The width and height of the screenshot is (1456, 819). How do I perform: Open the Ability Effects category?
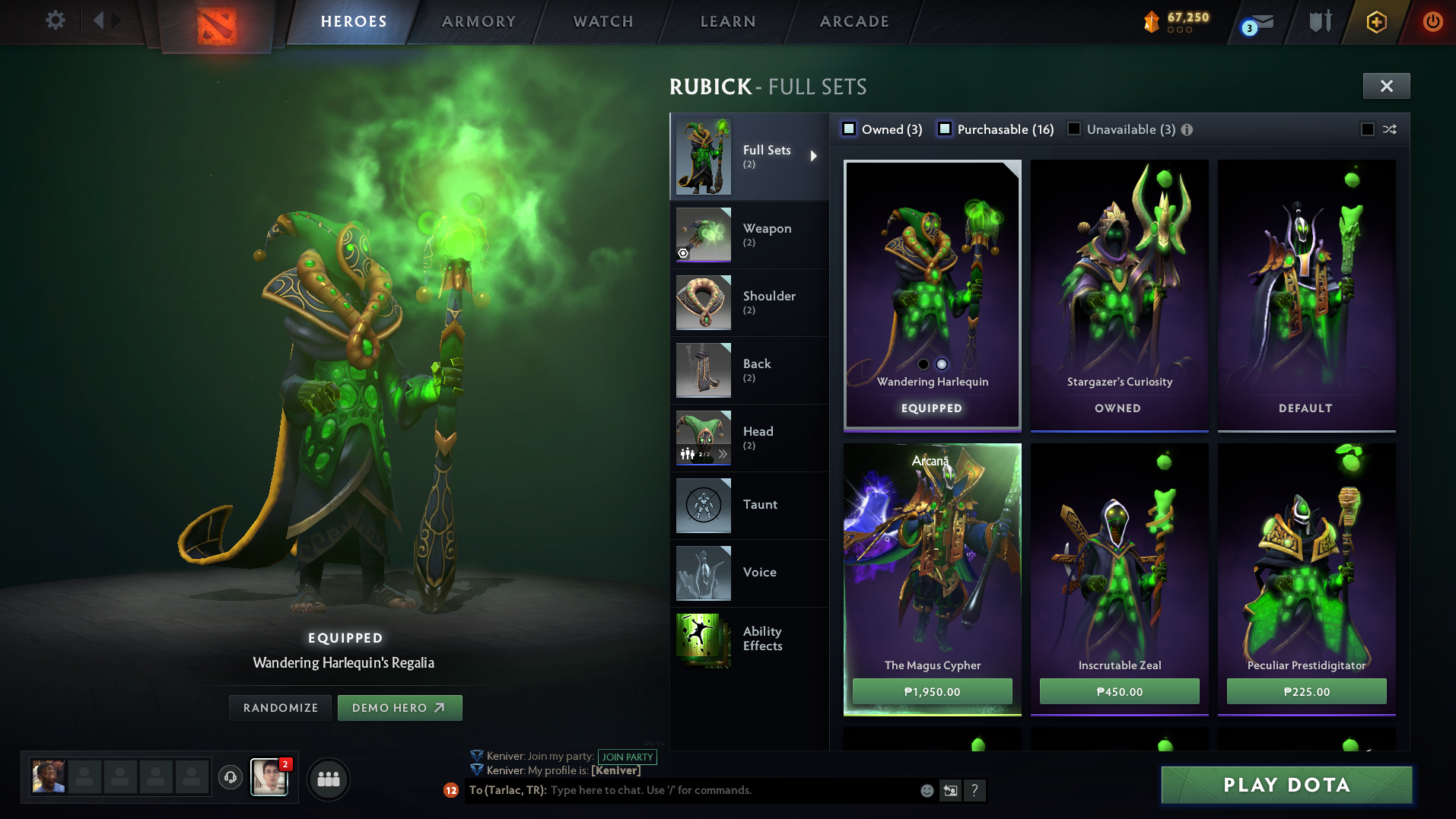(x=761, y=639)
